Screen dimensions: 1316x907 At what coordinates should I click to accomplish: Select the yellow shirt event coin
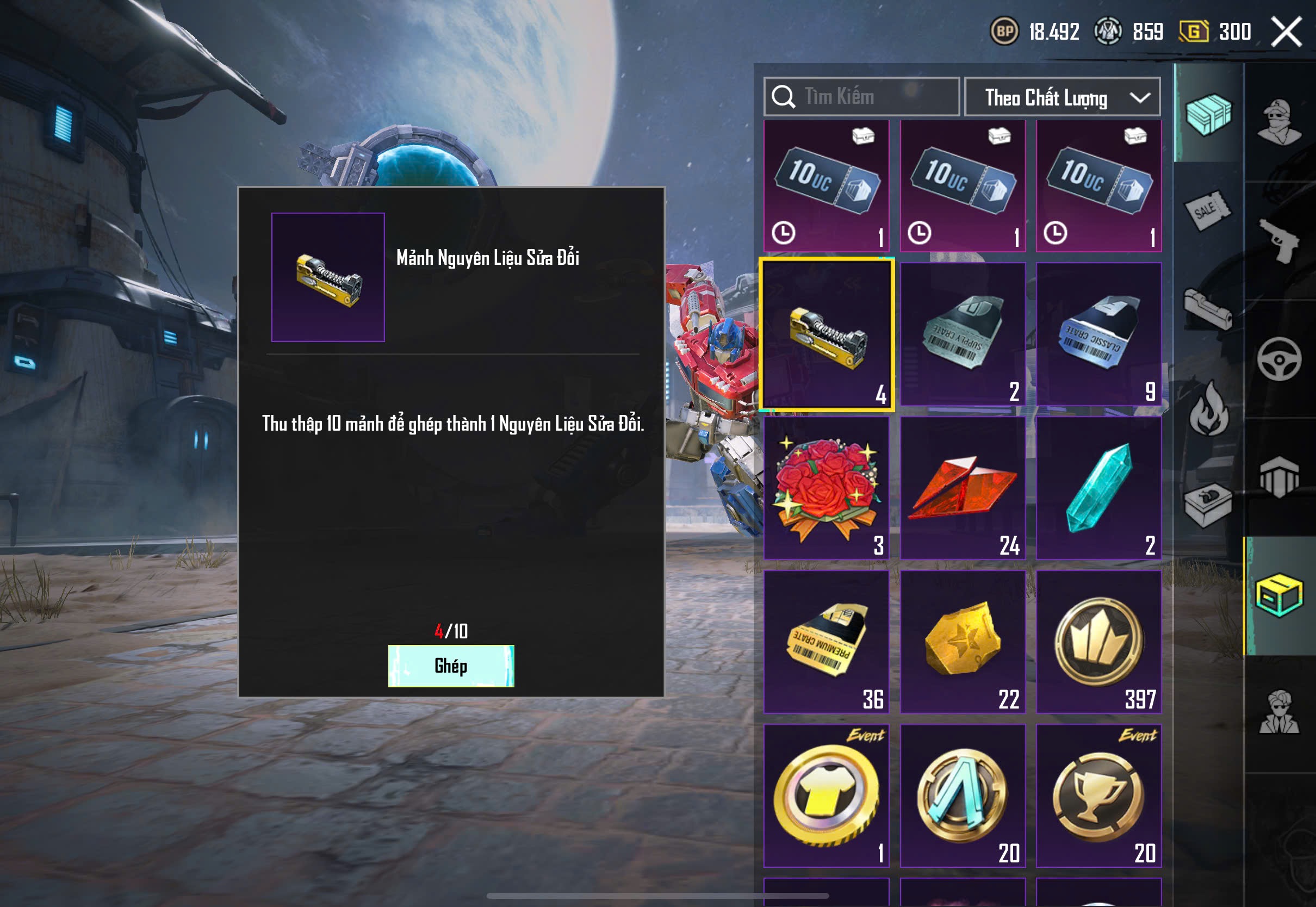(x=826, y=796)
